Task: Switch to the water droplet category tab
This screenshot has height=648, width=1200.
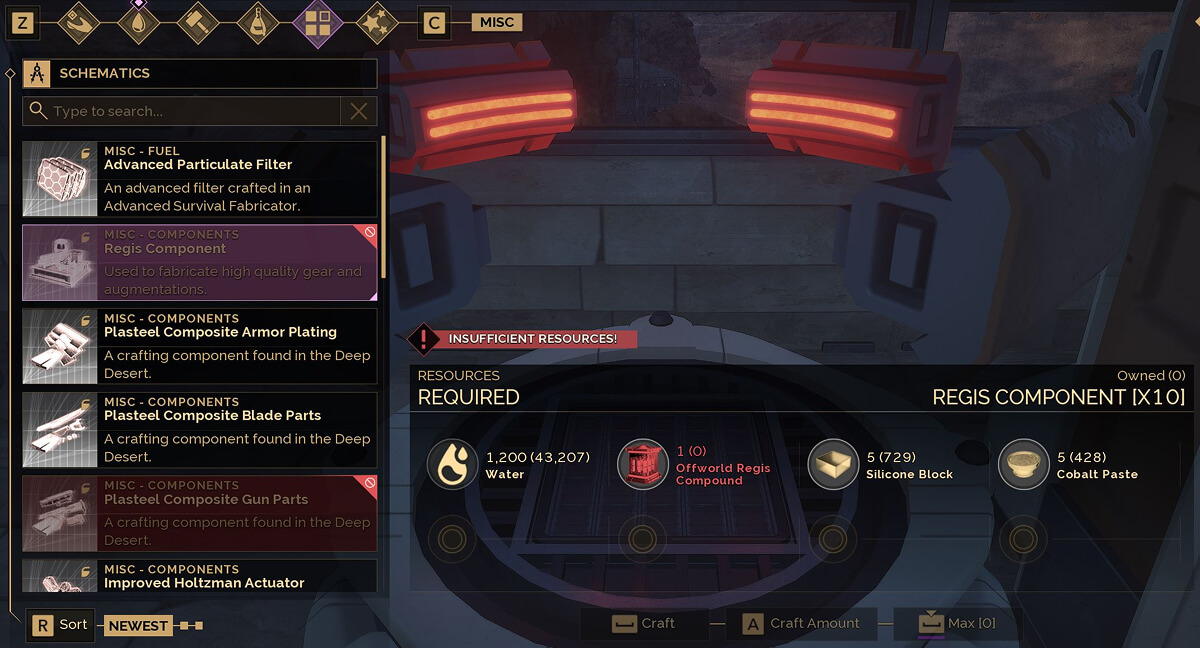Action: pos(139,23)
